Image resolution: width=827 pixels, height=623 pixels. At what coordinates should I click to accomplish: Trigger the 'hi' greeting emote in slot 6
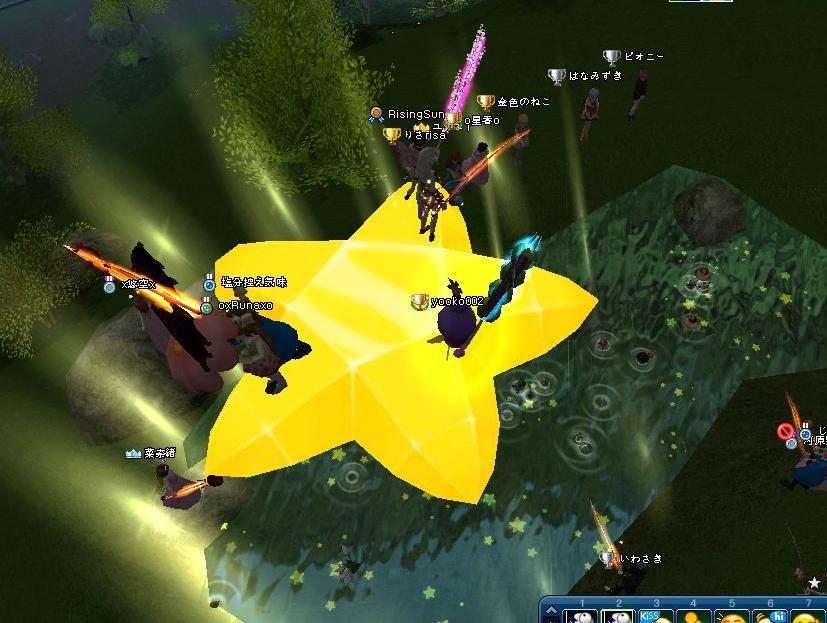(x=769, y=616)
